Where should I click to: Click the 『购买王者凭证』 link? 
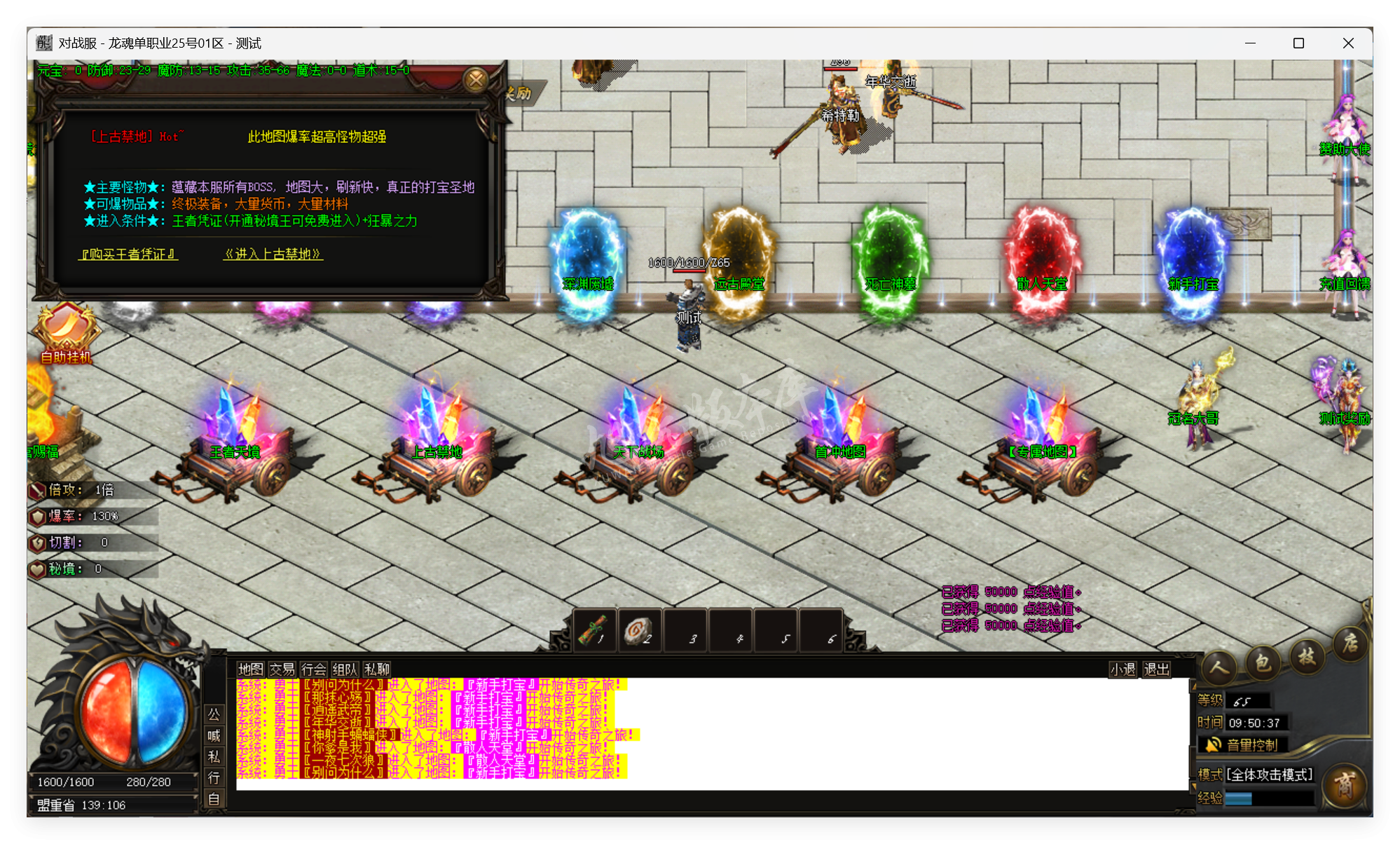[x=127, y=254]
